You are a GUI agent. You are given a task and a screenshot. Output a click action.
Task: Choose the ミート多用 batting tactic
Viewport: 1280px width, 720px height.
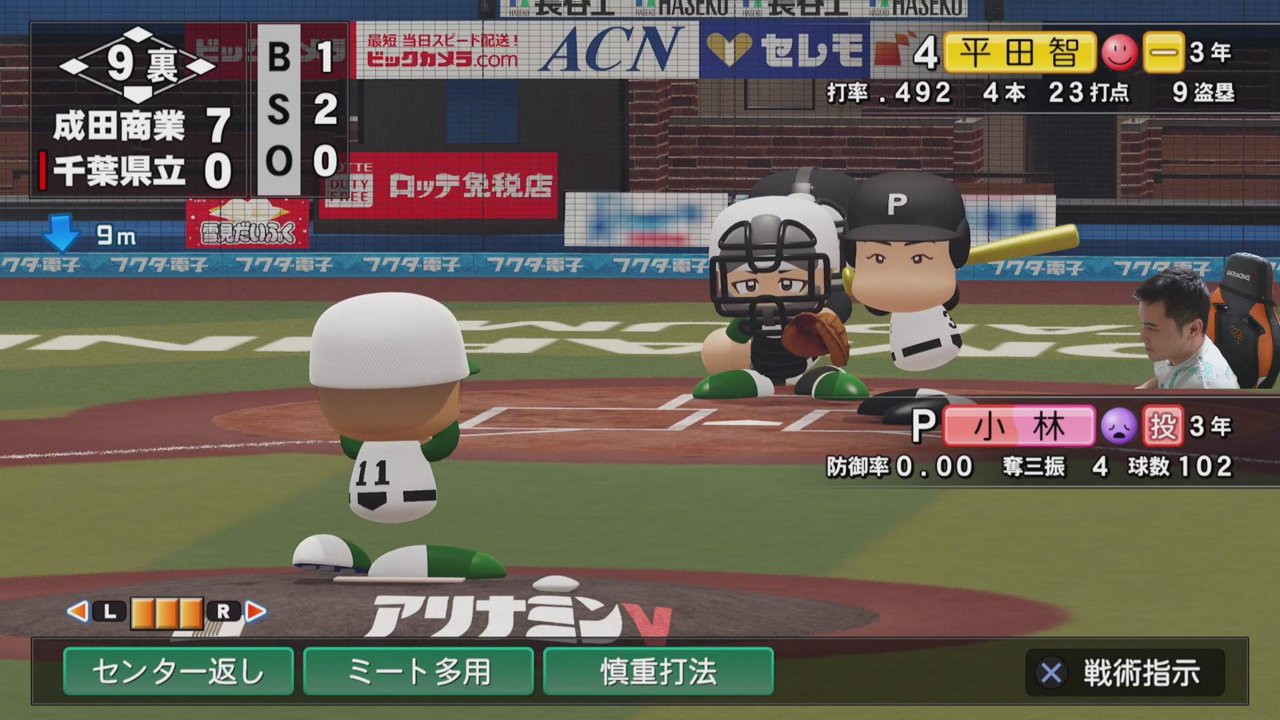coord(418,671)
